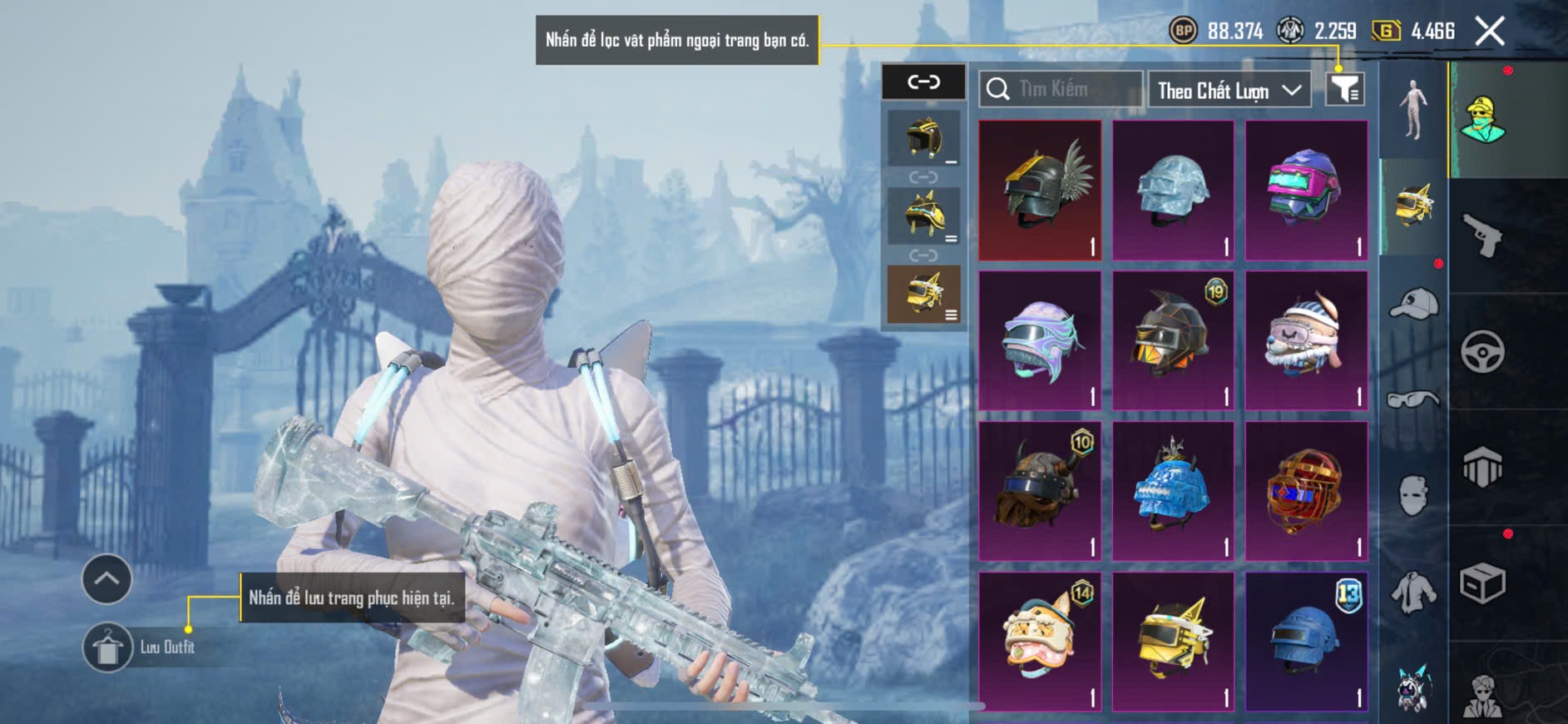Select the purple and teal visor helmet

point(1306,190)
